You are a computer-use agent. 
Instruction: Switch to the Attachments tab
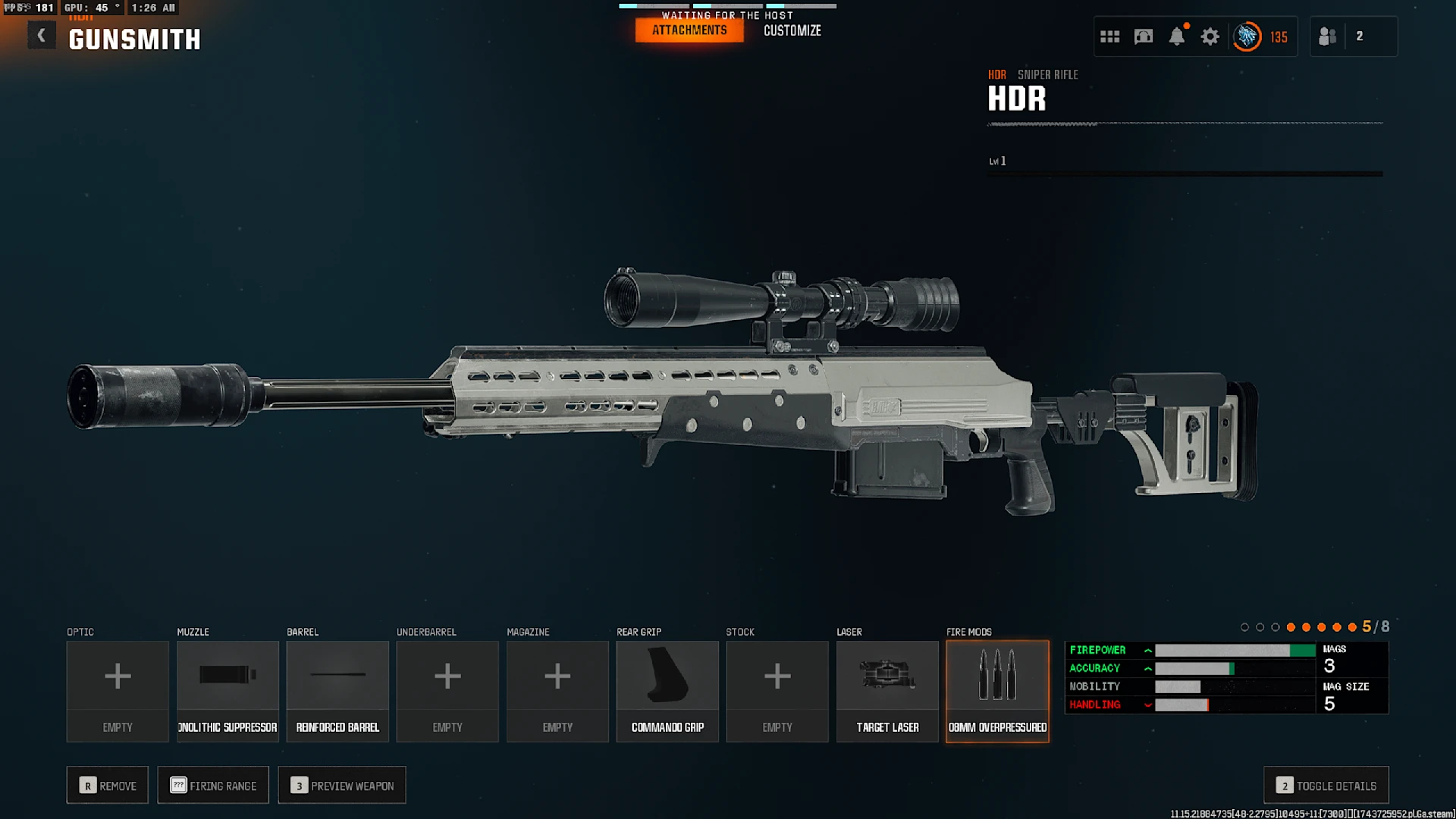[689, 30]
